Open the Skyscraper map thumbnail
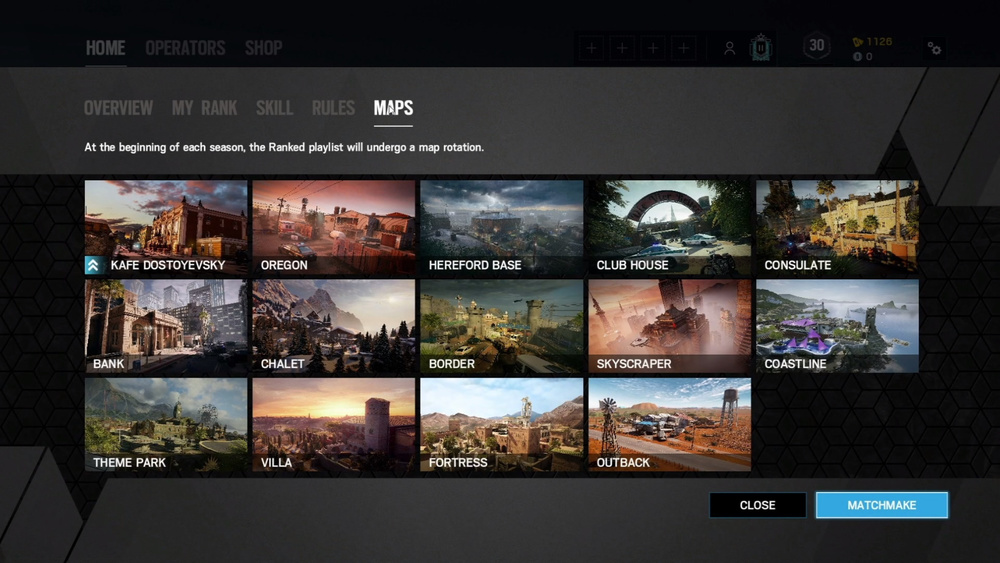The width and height of the screenshot is (1000, 563). pos(669,326)
